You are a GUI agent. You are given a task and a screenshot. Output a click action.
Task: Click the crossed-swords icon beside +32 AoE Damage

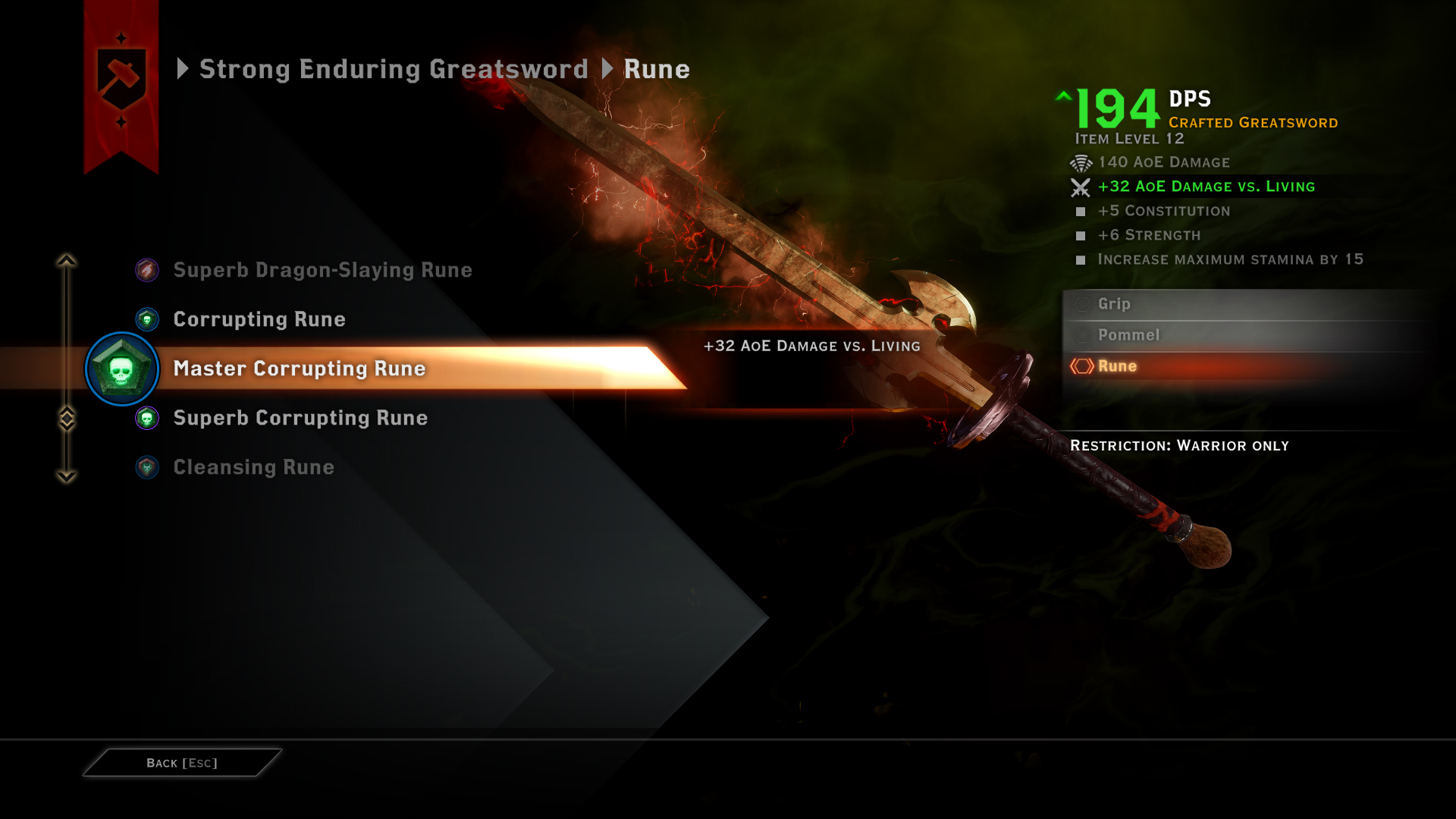1080,187
